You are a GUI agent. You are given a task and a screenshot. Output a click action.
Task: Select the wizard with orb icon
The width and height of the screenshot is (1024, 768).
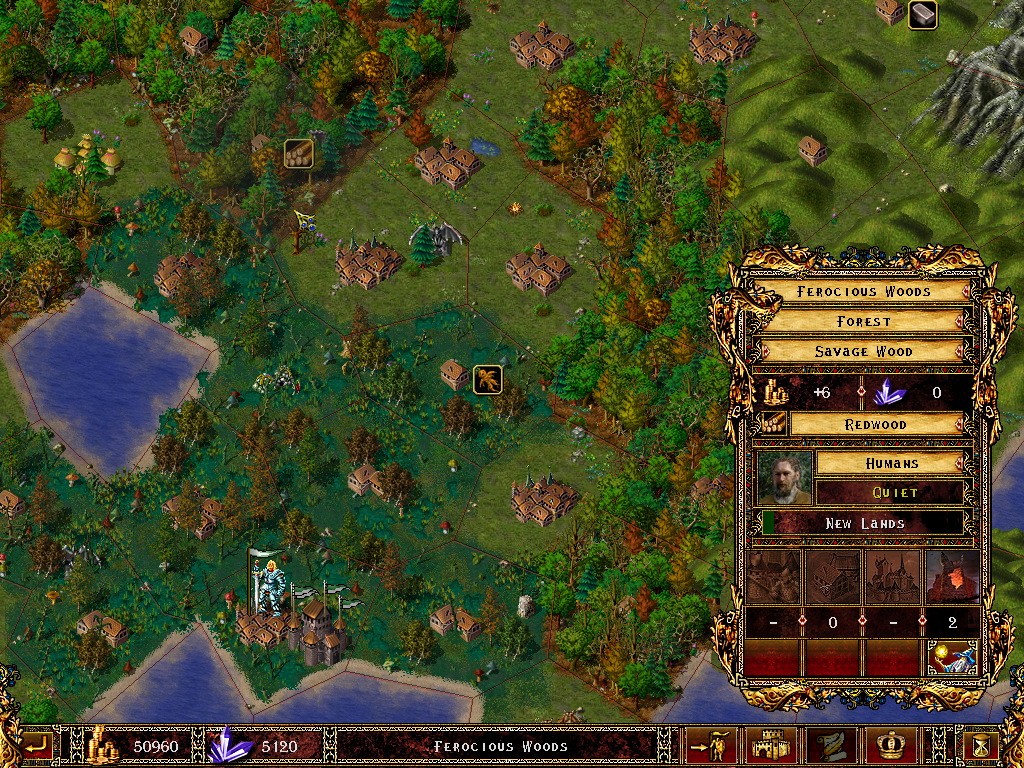(x=952, y=657)
